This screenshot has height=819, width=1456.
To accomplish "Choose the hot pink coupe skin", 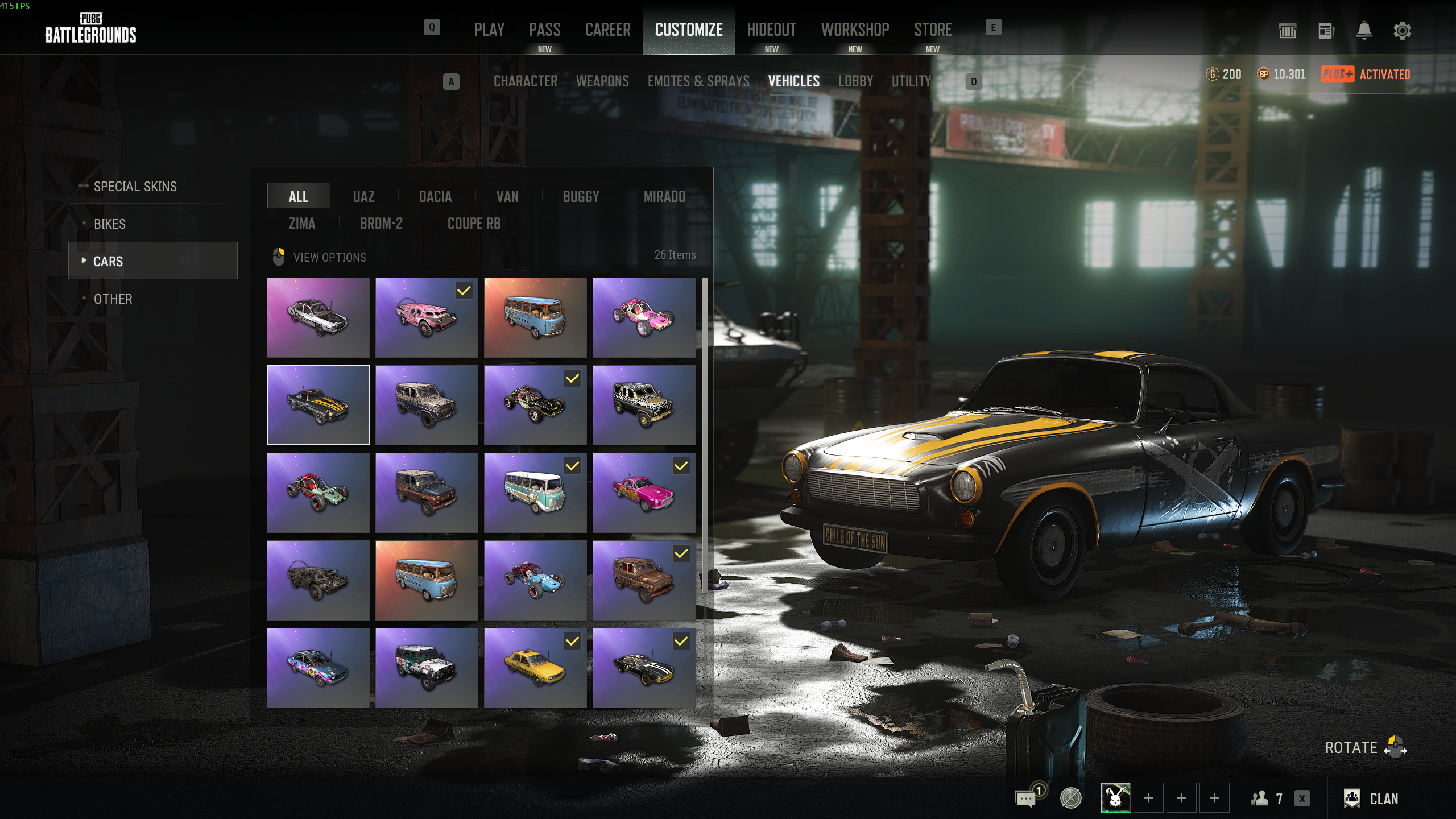I will click(x=643, y=493).
